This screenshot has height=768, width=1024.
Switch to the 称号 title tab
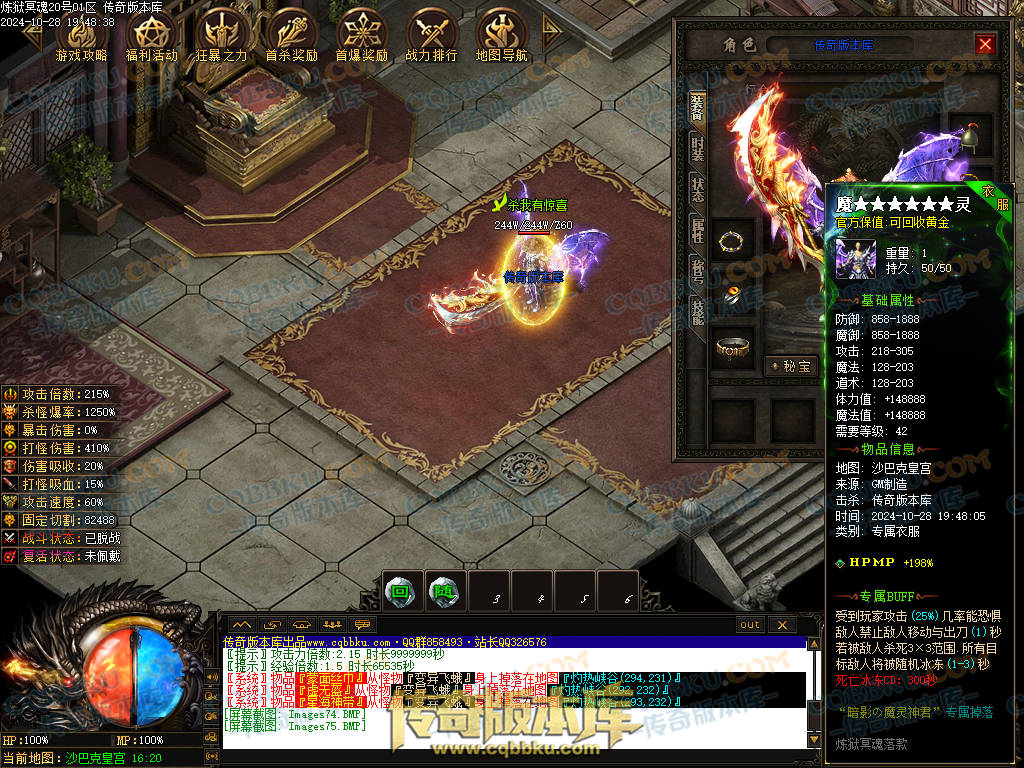pos(697,271)
